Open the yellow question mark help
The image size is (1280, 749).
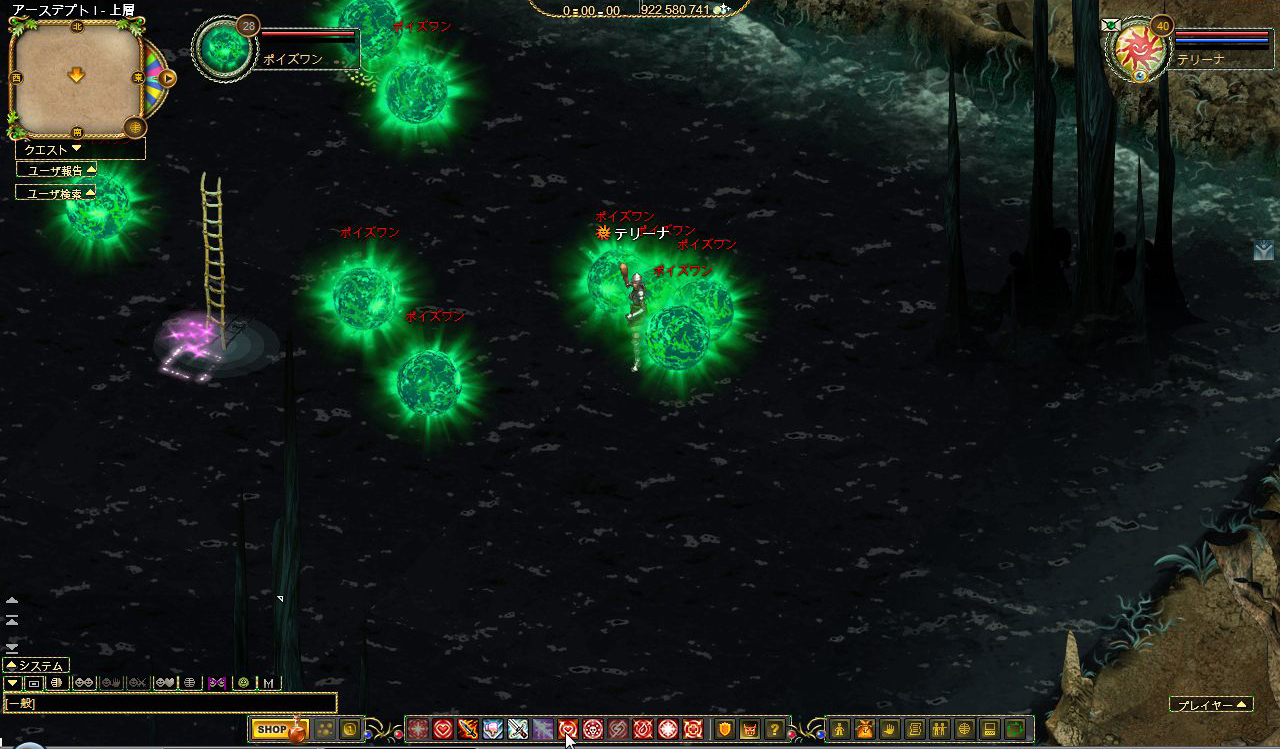[774, 730]
